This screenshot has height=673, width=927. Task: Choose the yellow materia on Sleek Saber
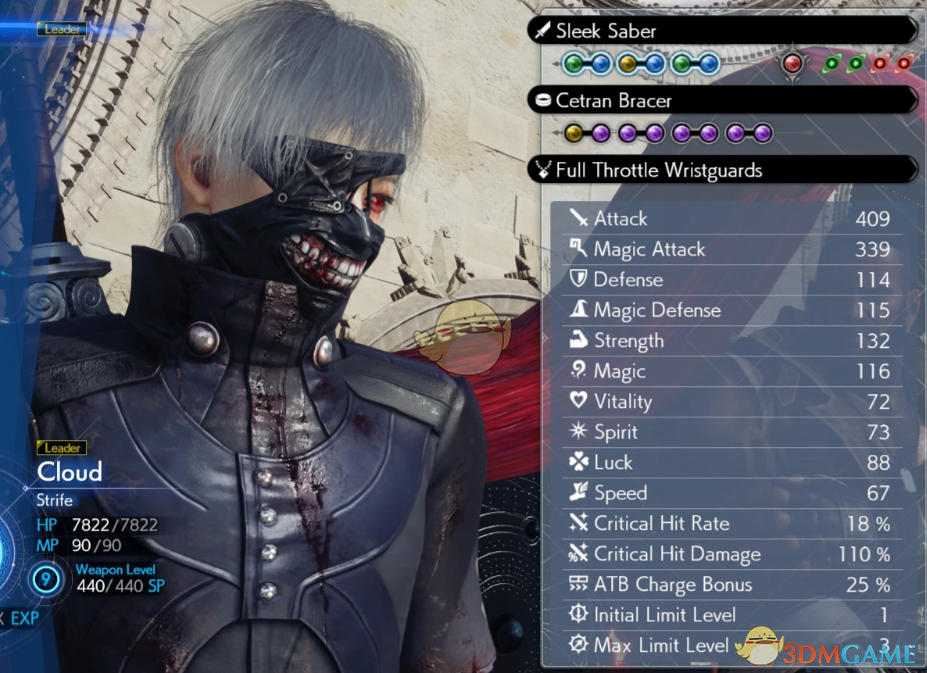point(627,64)
